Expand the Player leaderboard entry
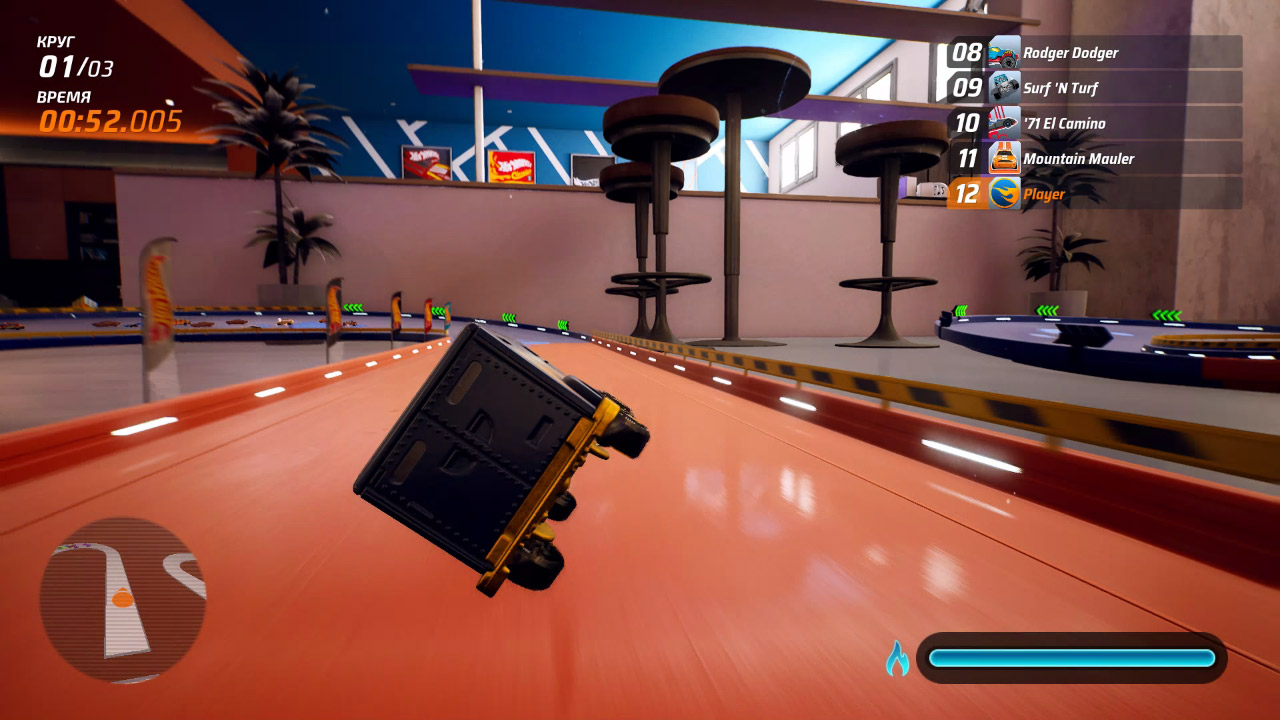The height and width of the screenshot is (720, 1280). tap(1100, 194)
